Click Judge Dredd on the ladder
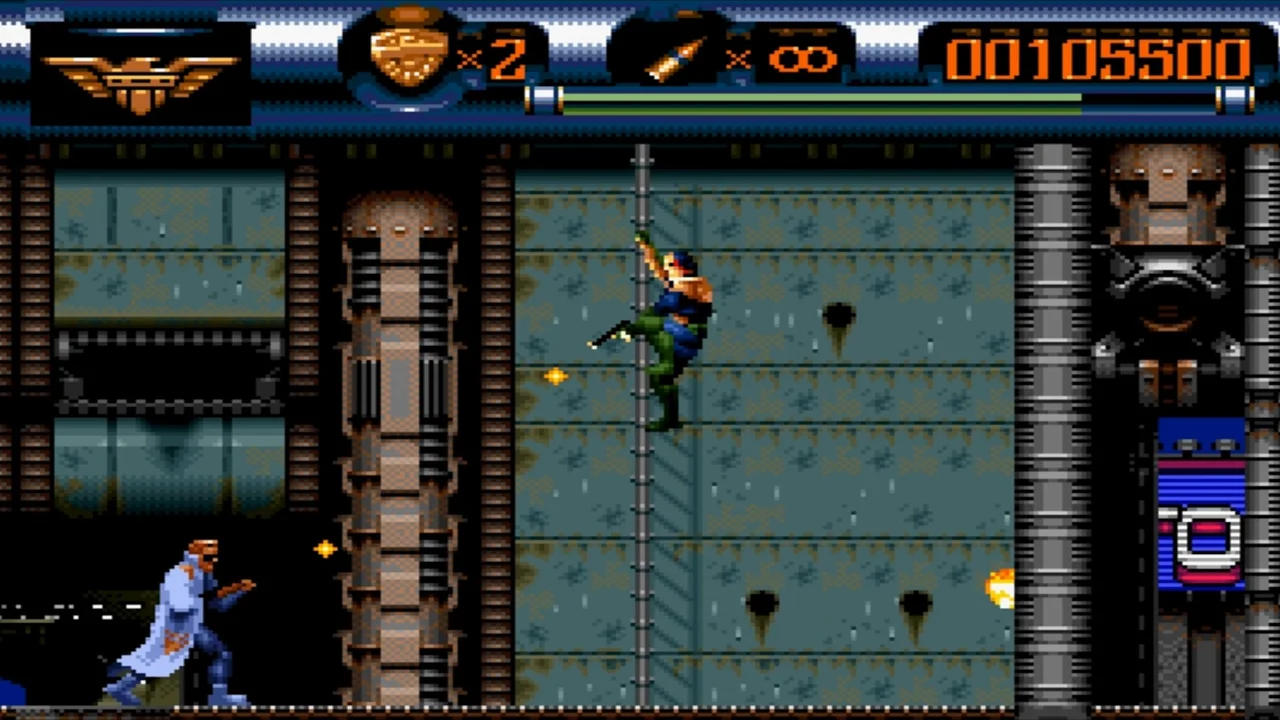 tap(670, 320)
